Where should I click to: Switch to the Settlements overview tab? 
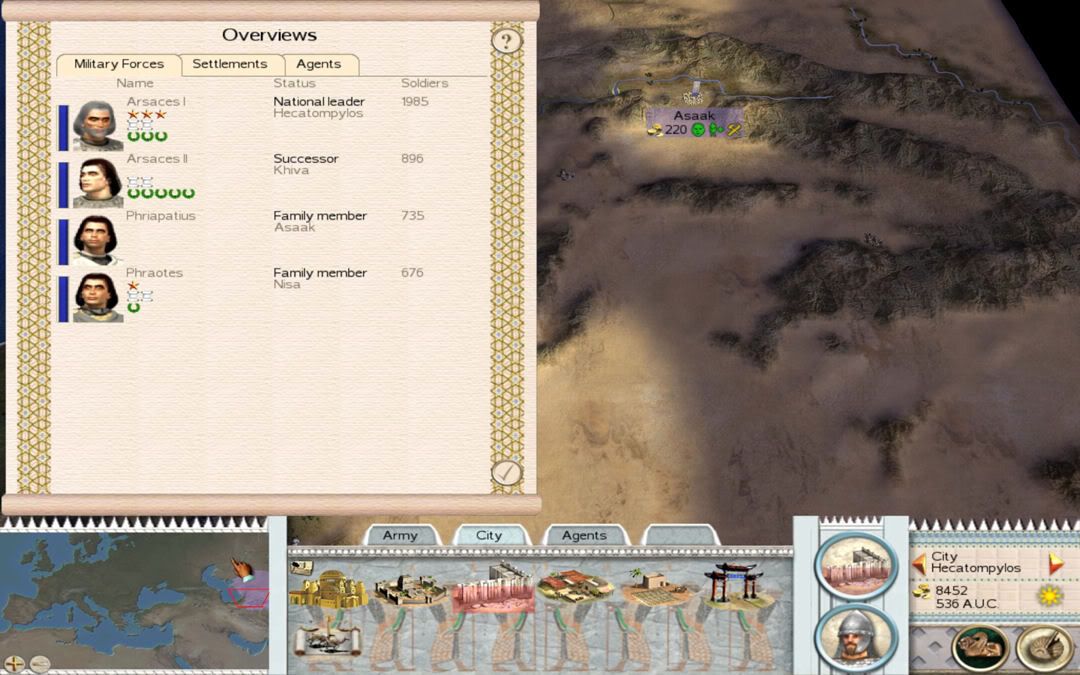230,64
